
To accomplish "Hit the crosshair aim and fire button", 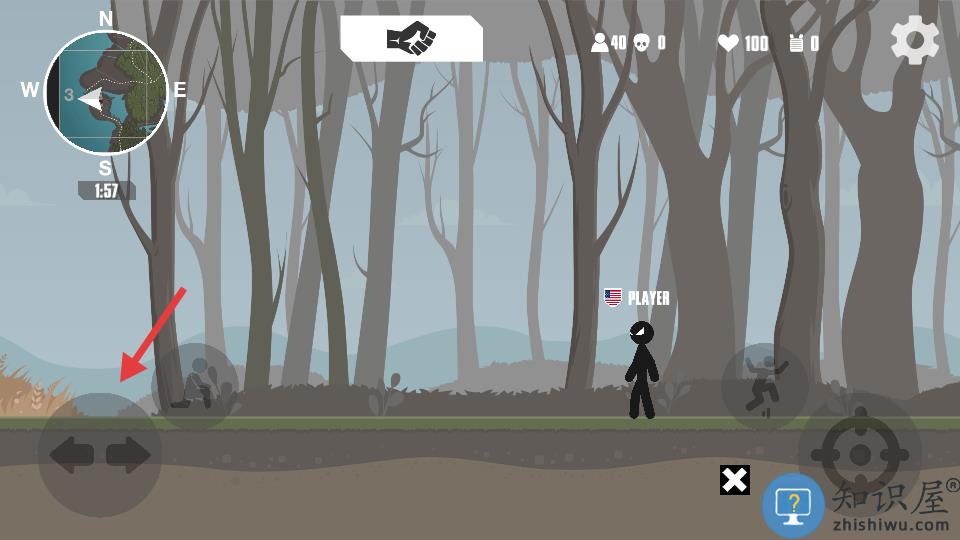I will click(859, 455).
